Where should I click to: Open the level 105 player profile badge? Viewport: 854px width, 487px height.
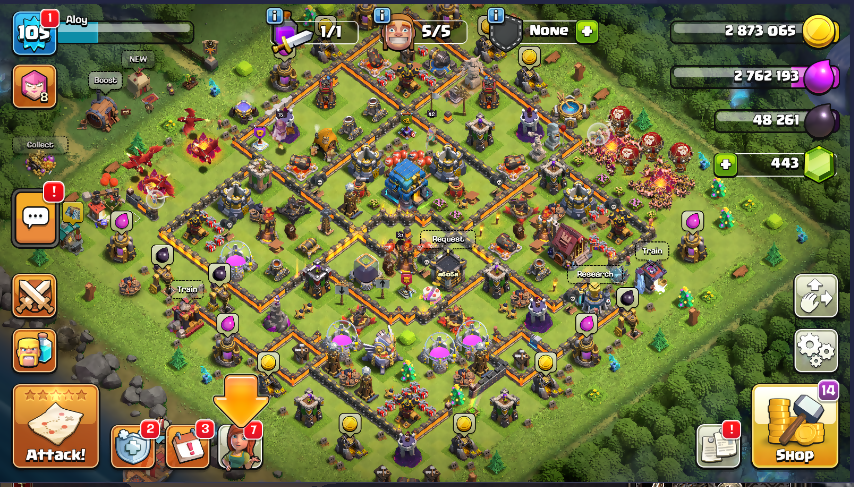point(32,33)
